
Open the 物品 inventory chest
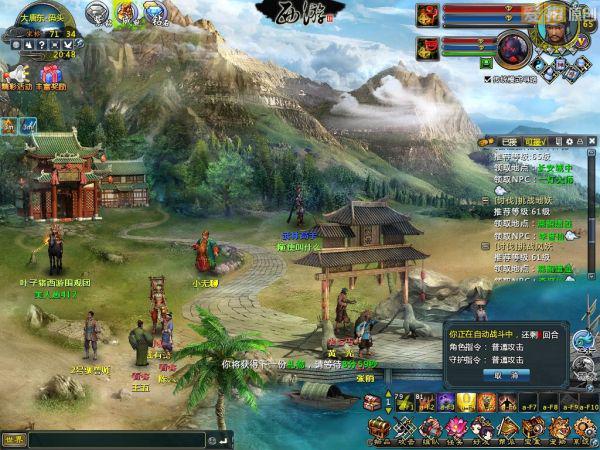pos(380,430)
